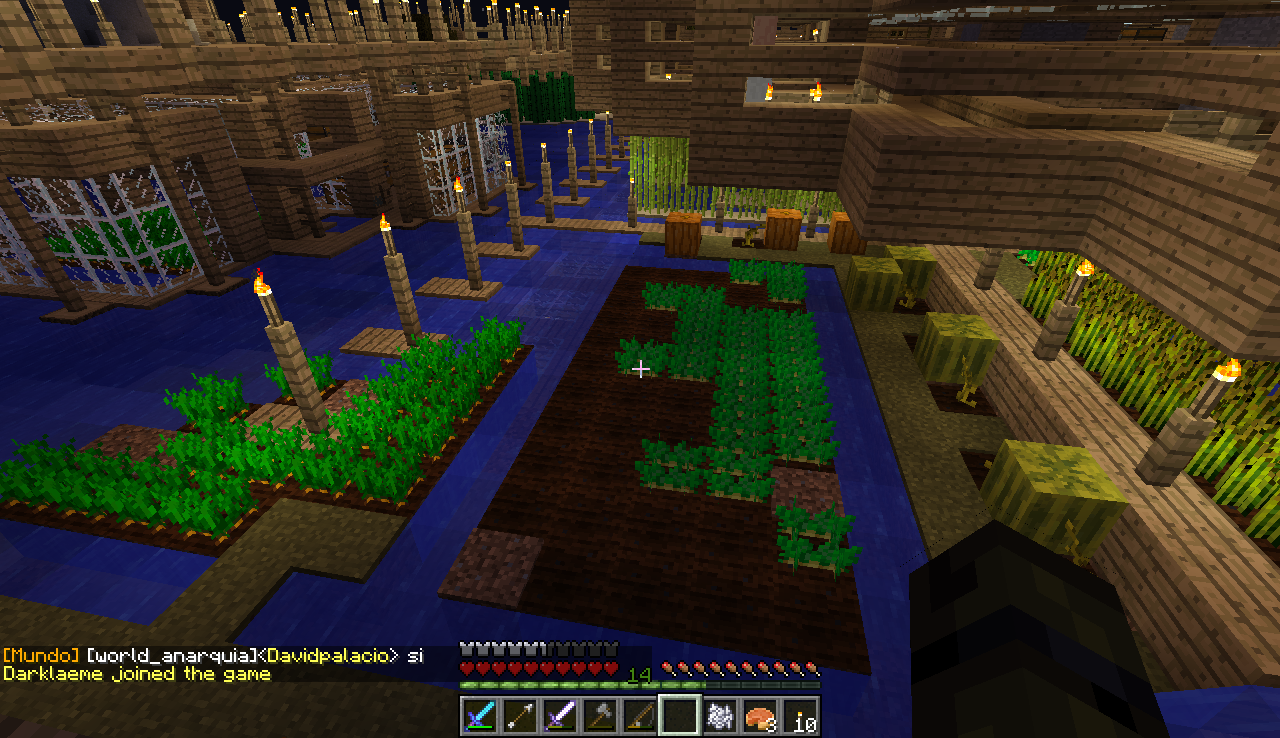Click the empty highlighted hotbar slot
This screenshot has width=1280, height=738.
[678, 716]
